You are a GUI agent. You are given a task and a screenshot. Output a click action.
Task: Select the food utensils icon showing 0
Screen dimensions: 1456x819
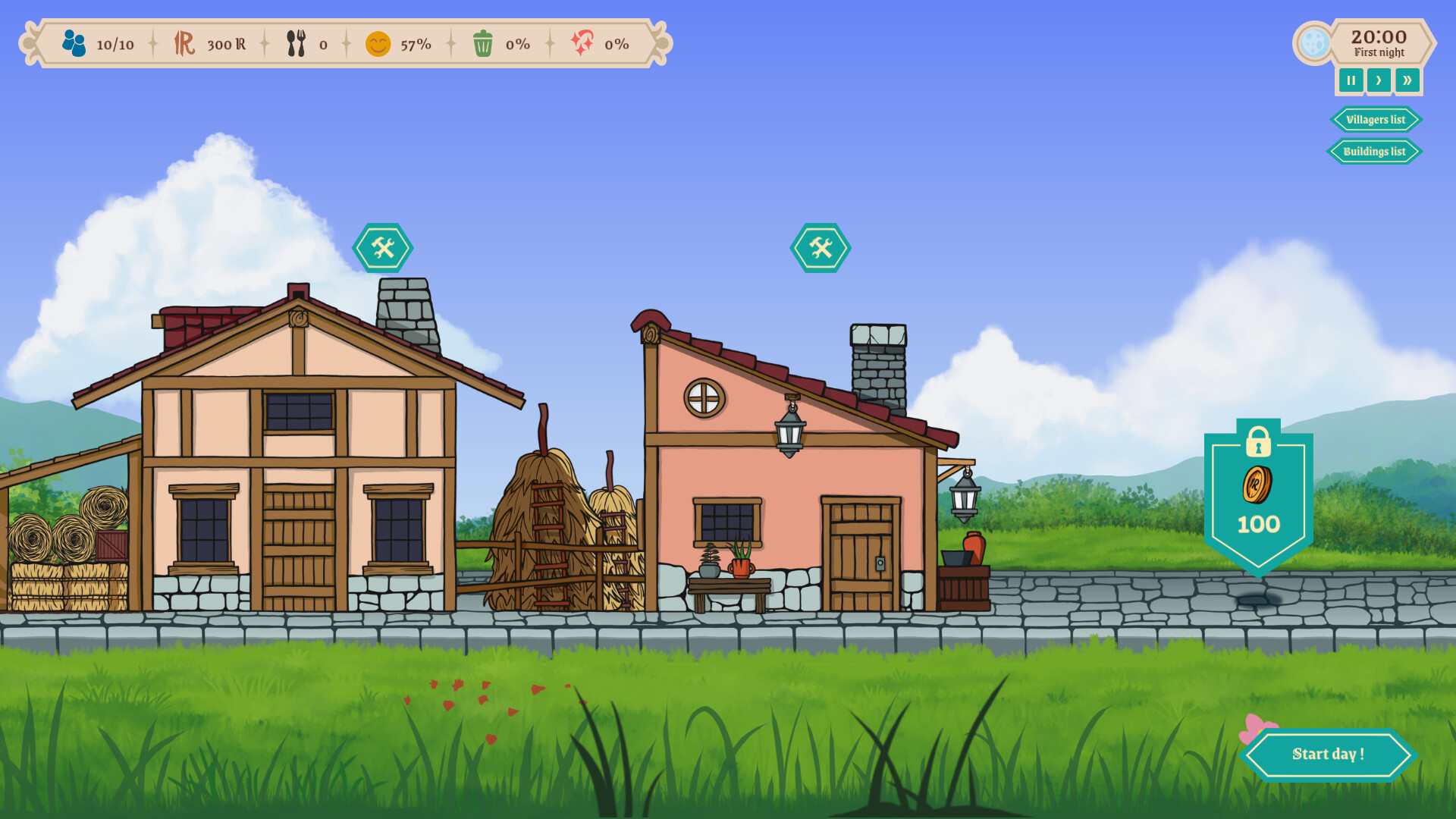point(297,44)
